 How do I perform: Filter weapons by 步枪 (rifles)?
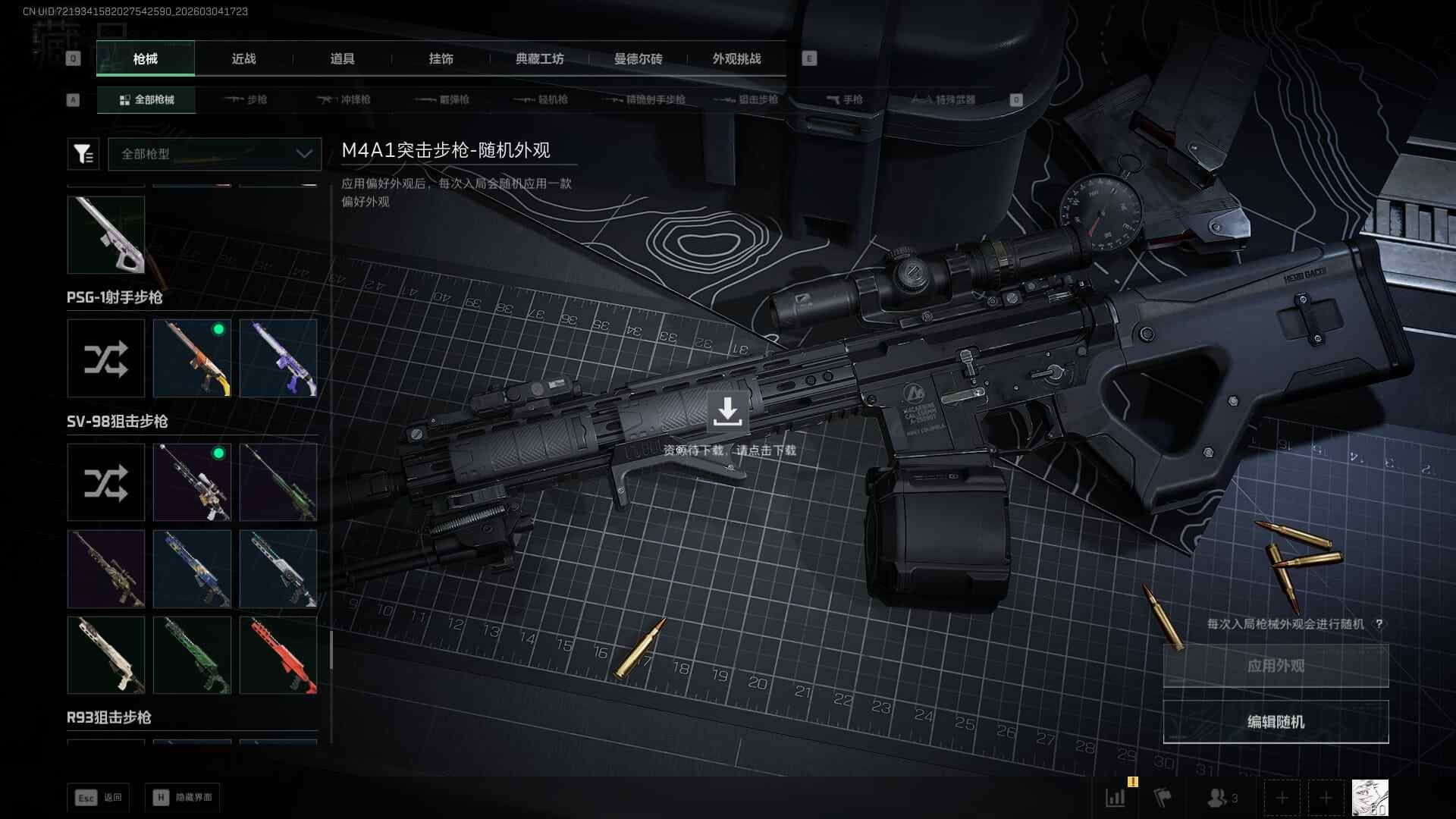(x=246, y=99)
